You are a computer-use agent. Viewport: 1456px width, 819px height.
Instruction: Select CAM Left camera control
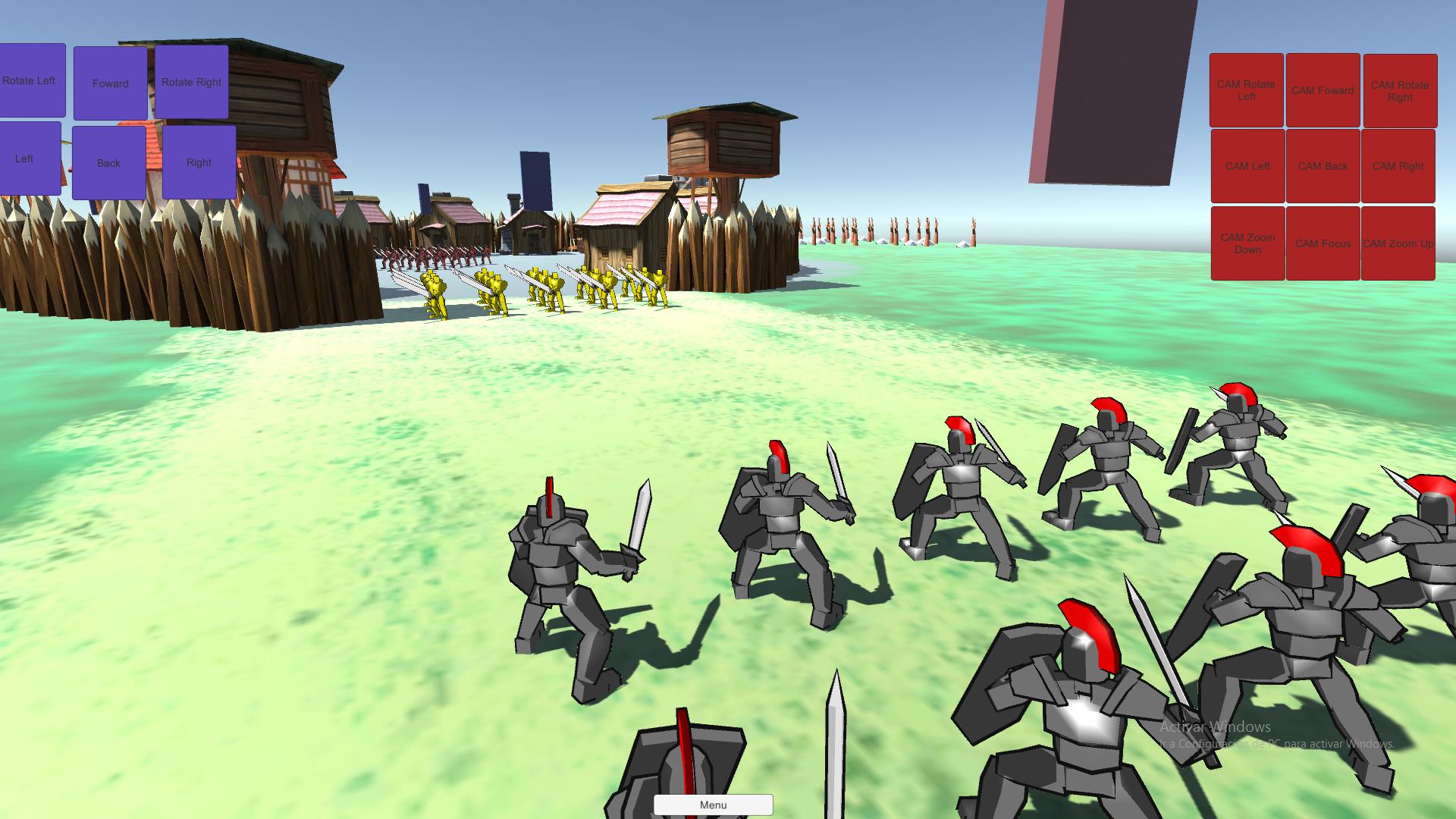[x=1247, y=166]
